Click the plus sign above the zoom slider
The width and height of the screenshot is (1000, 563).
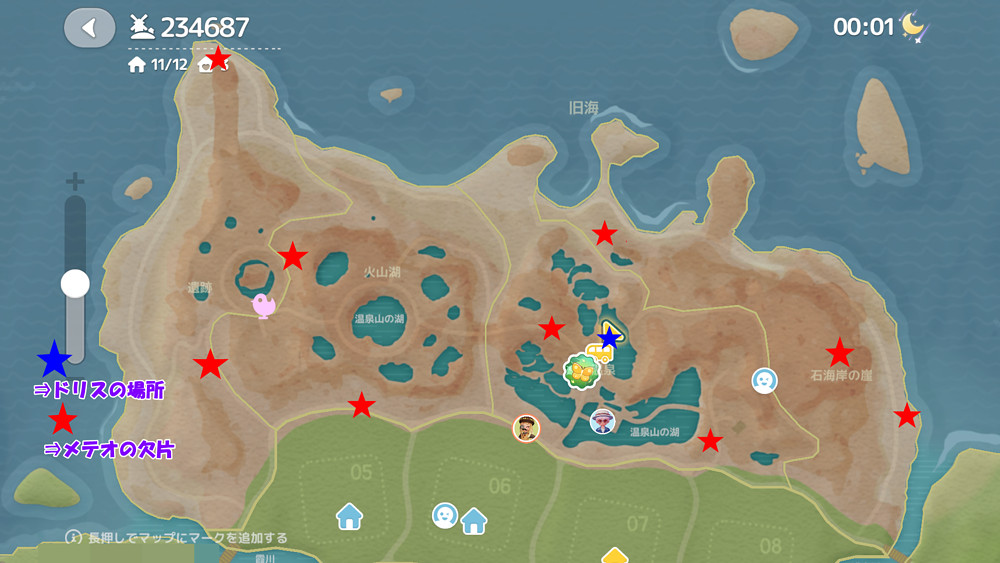click(x=74, y=181)
